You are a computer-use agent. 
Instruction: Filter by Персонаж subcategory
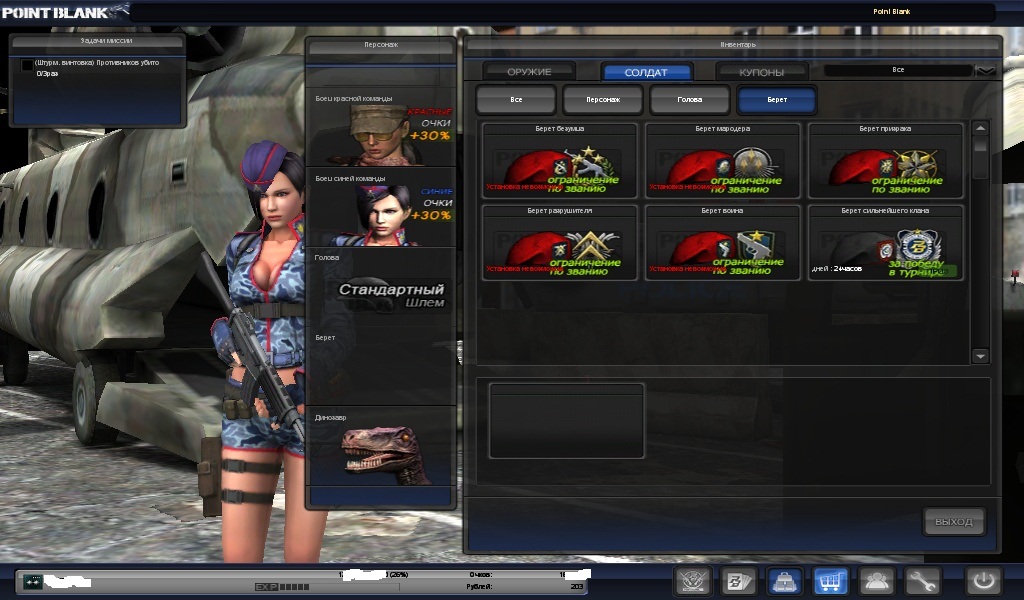tap(602, 100)
